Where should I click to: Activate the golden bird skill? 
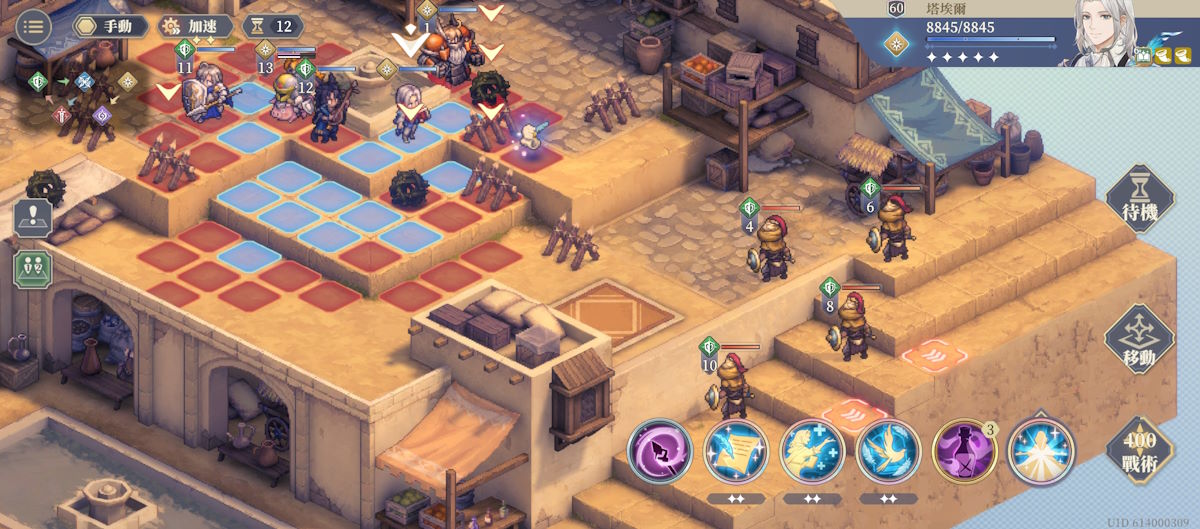[x=888, y=452]
